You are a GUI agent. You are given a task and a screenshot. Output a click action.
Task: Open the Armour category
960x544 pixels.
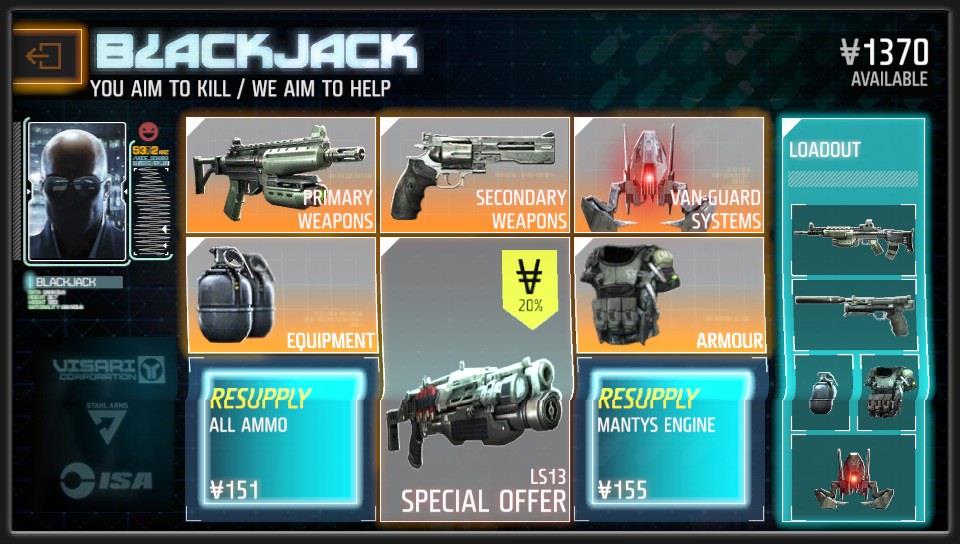pyautogui.click(x=668, y=294)
